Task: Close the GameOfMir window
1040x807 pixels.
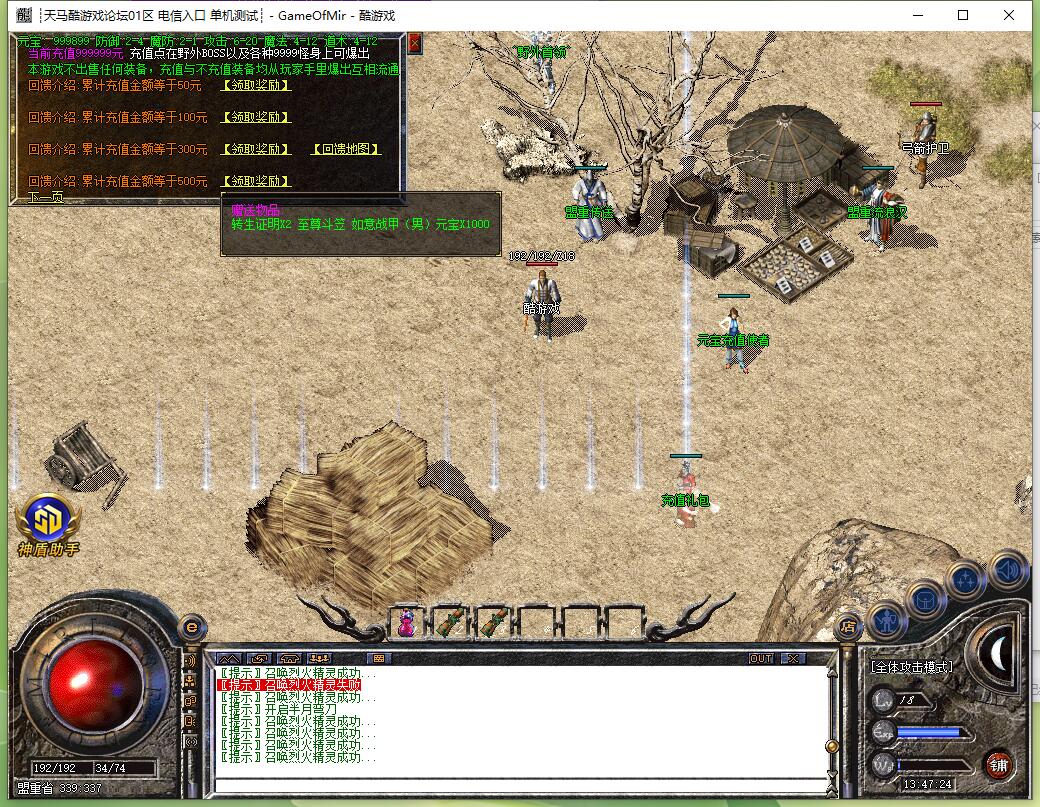Action: 1010,15
